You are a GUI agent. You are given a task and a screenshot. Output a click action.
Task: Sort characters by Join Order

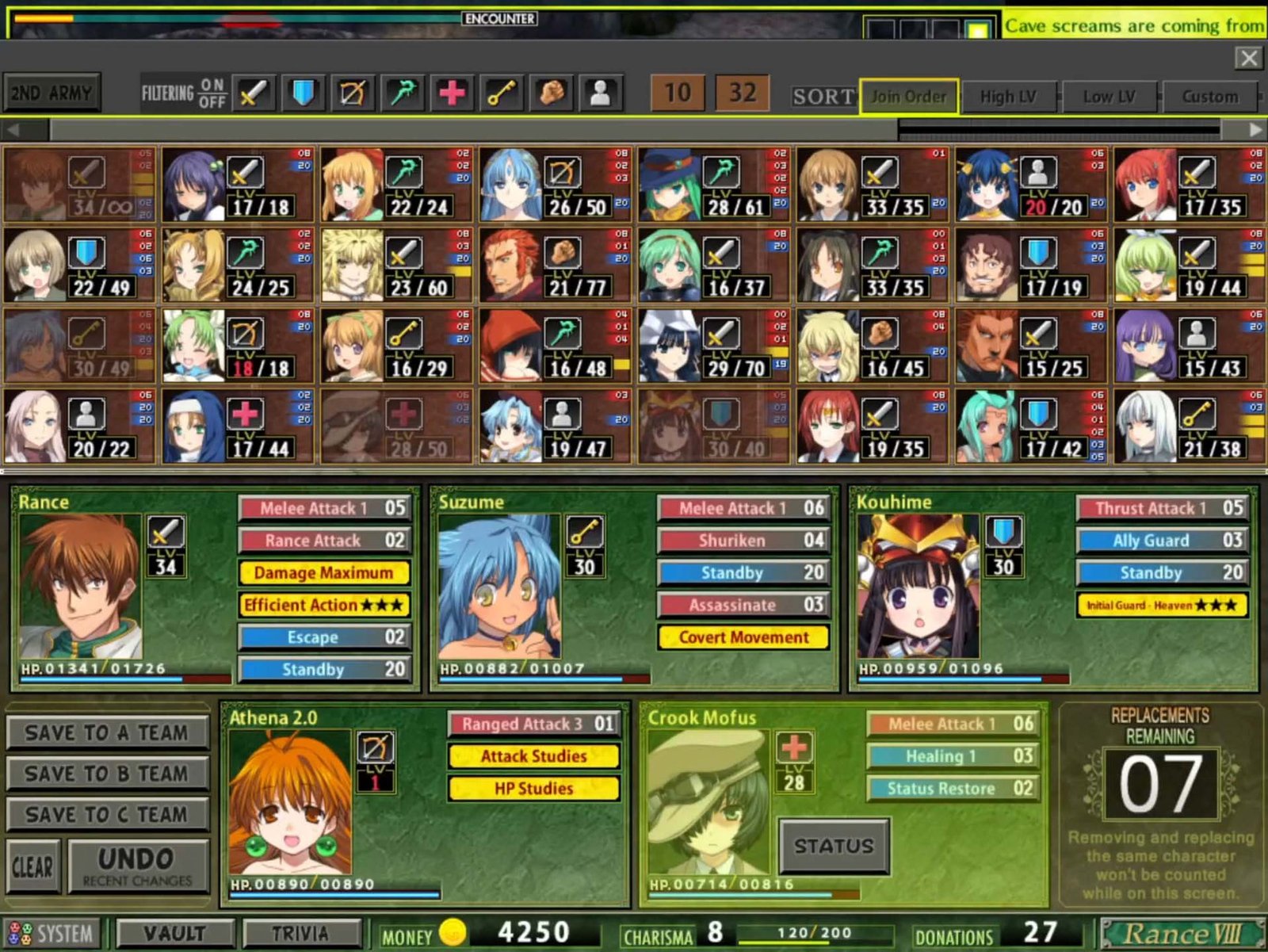908,97
